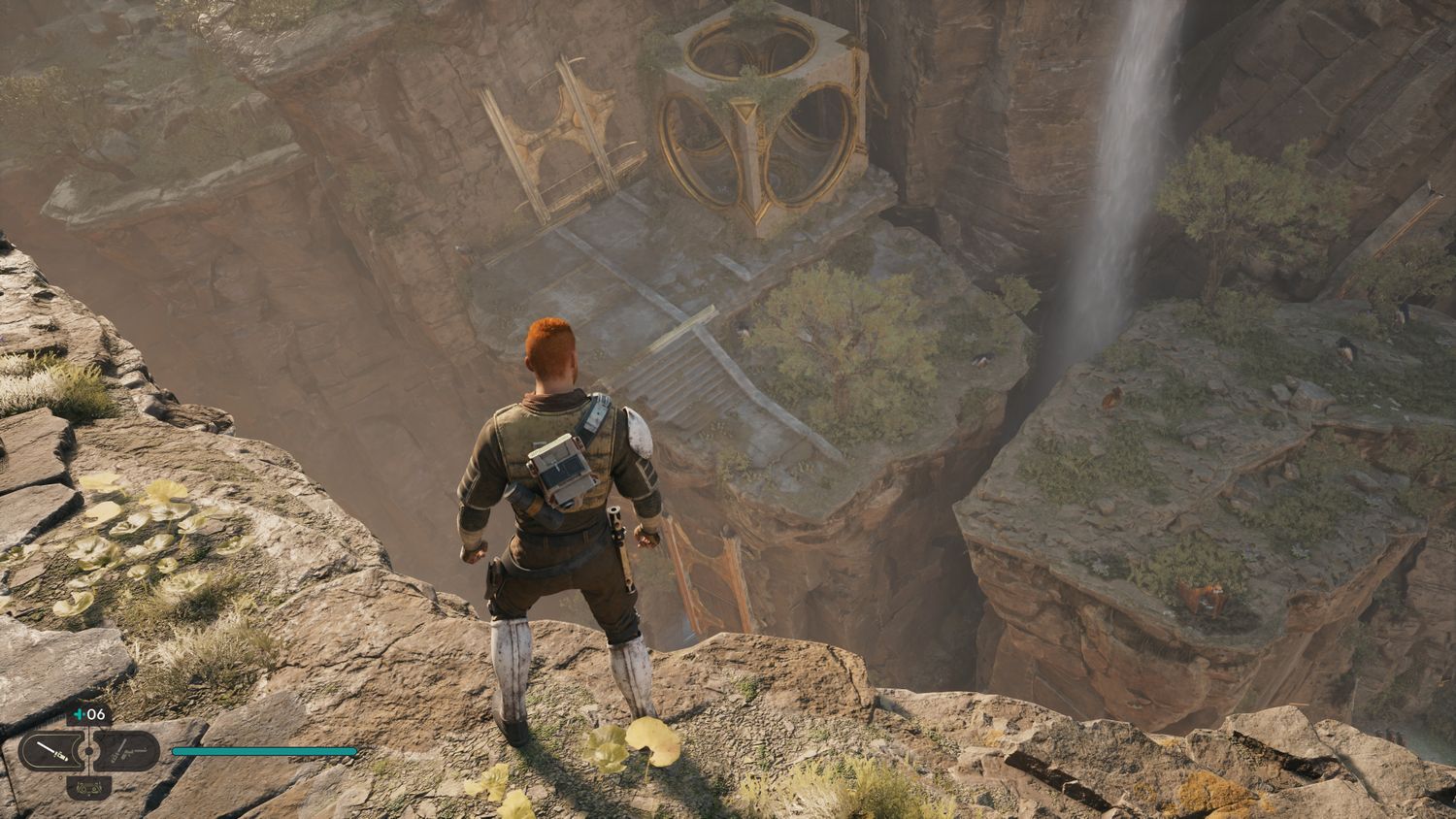
Task: Select the single lightsaber stance icon
Action: 52,751
